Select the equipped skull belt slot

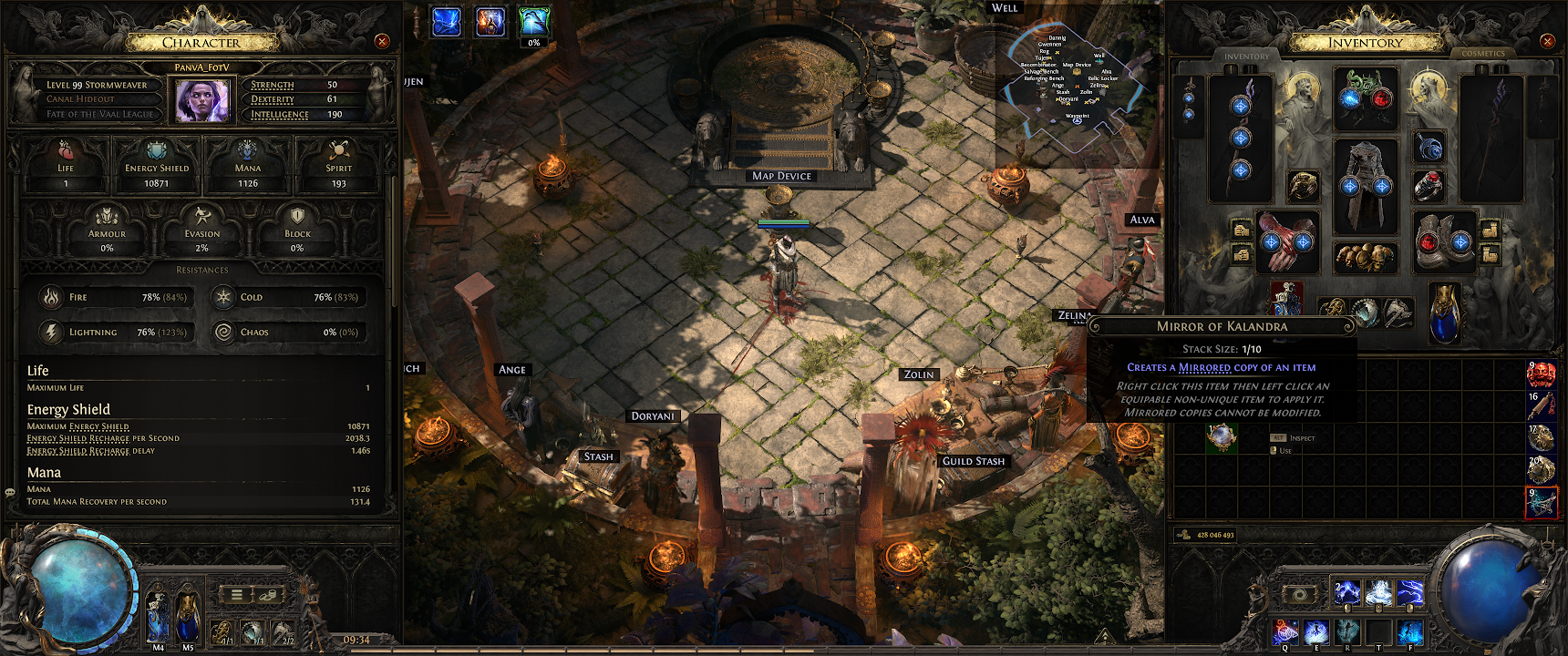click(1366, 257)
